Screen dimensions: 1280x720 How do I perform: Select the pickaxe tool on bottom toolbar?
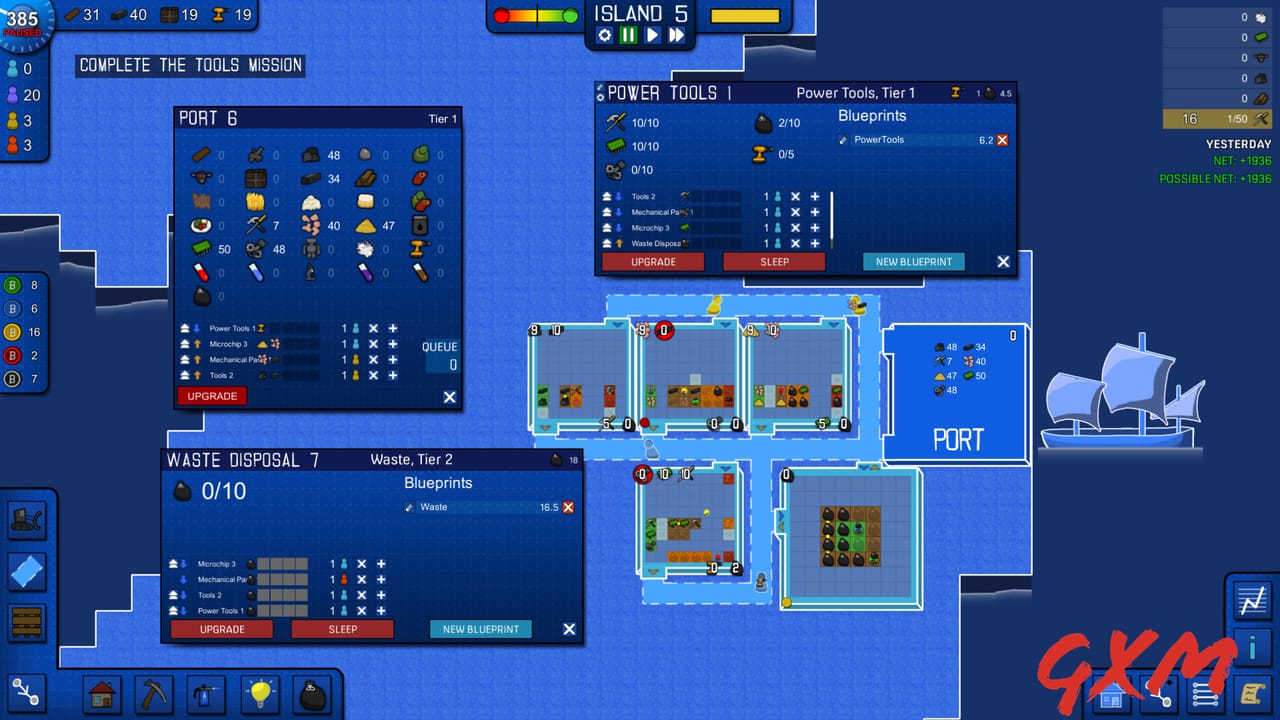pyautogui.click(x=155, y=693)
